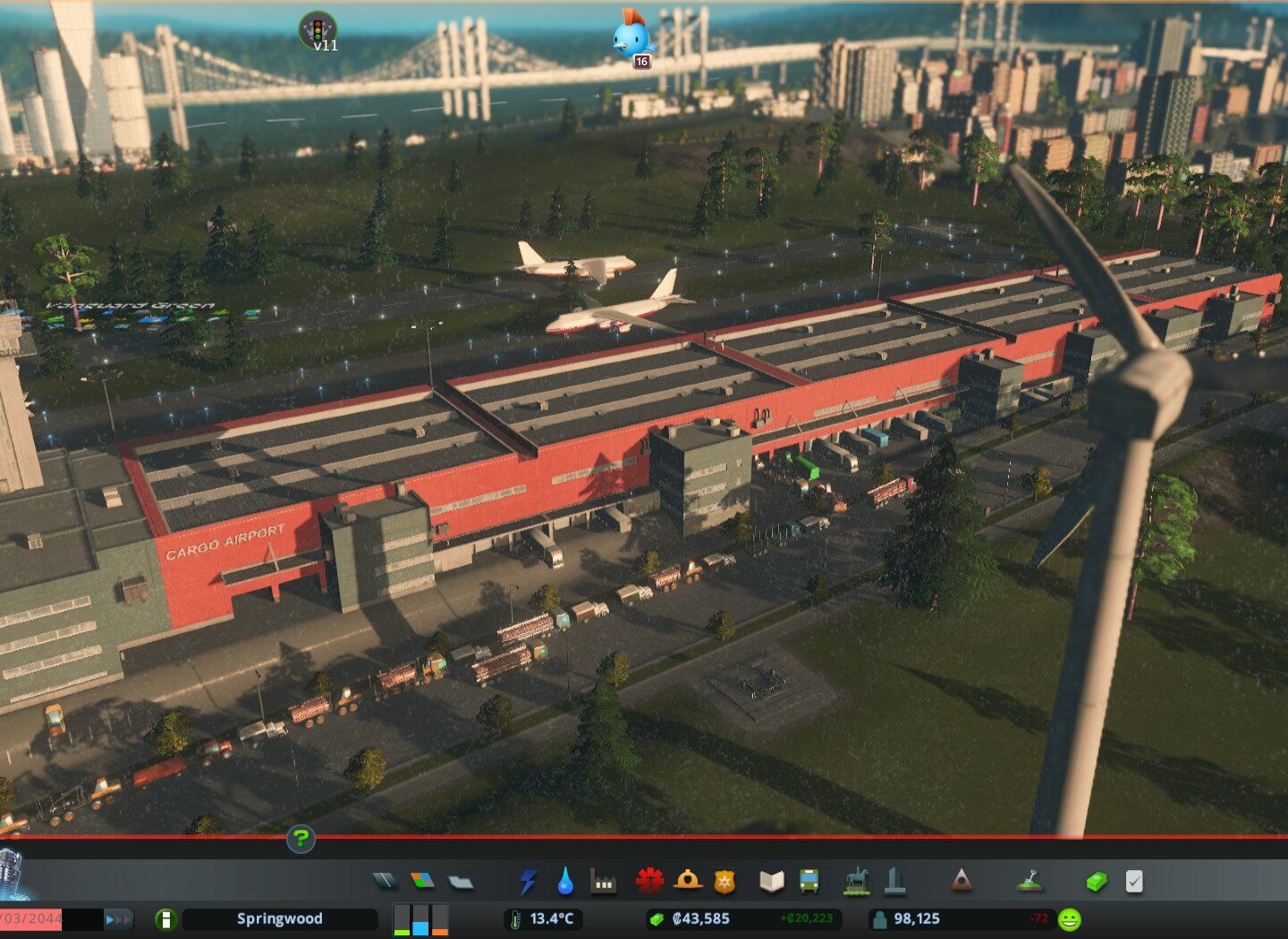Choose the Healthcare red cross menu
Viewport: 1288px width, 939px height.
(649, 882)
